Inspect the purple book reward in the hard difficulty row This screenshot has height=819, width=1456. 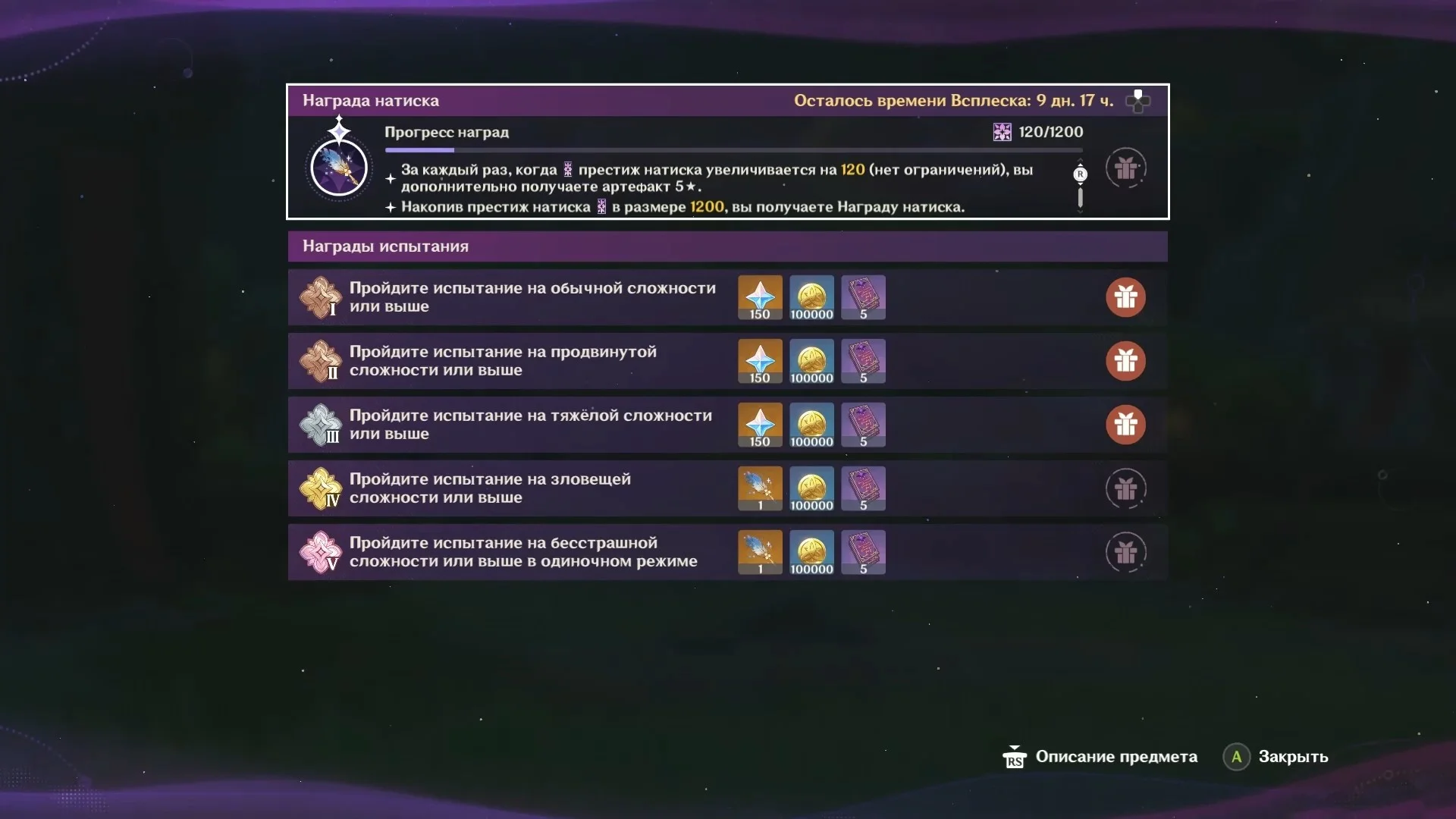pos(863,425)
